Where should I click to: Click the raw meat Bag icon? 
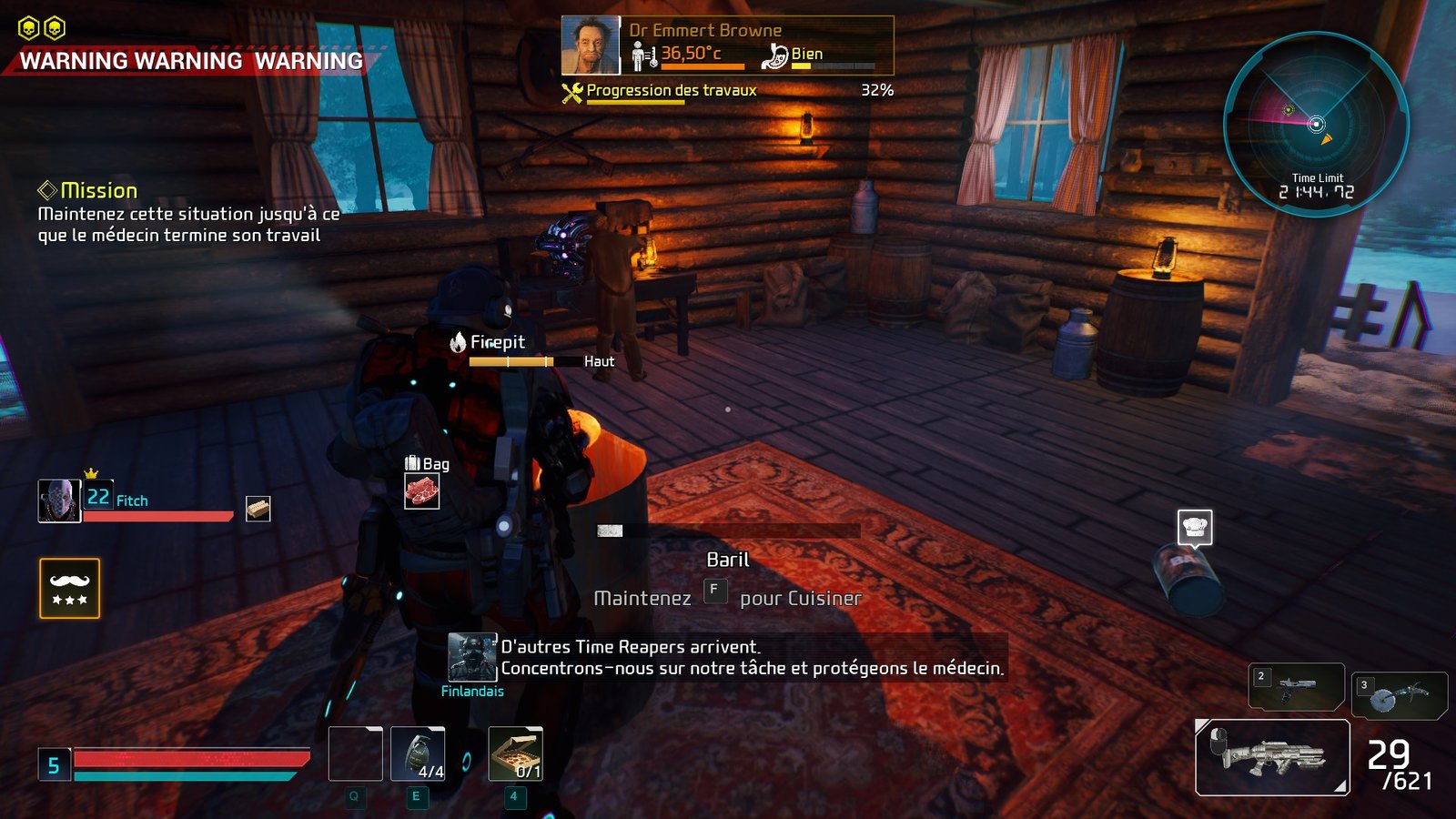[x=421, y=491]
